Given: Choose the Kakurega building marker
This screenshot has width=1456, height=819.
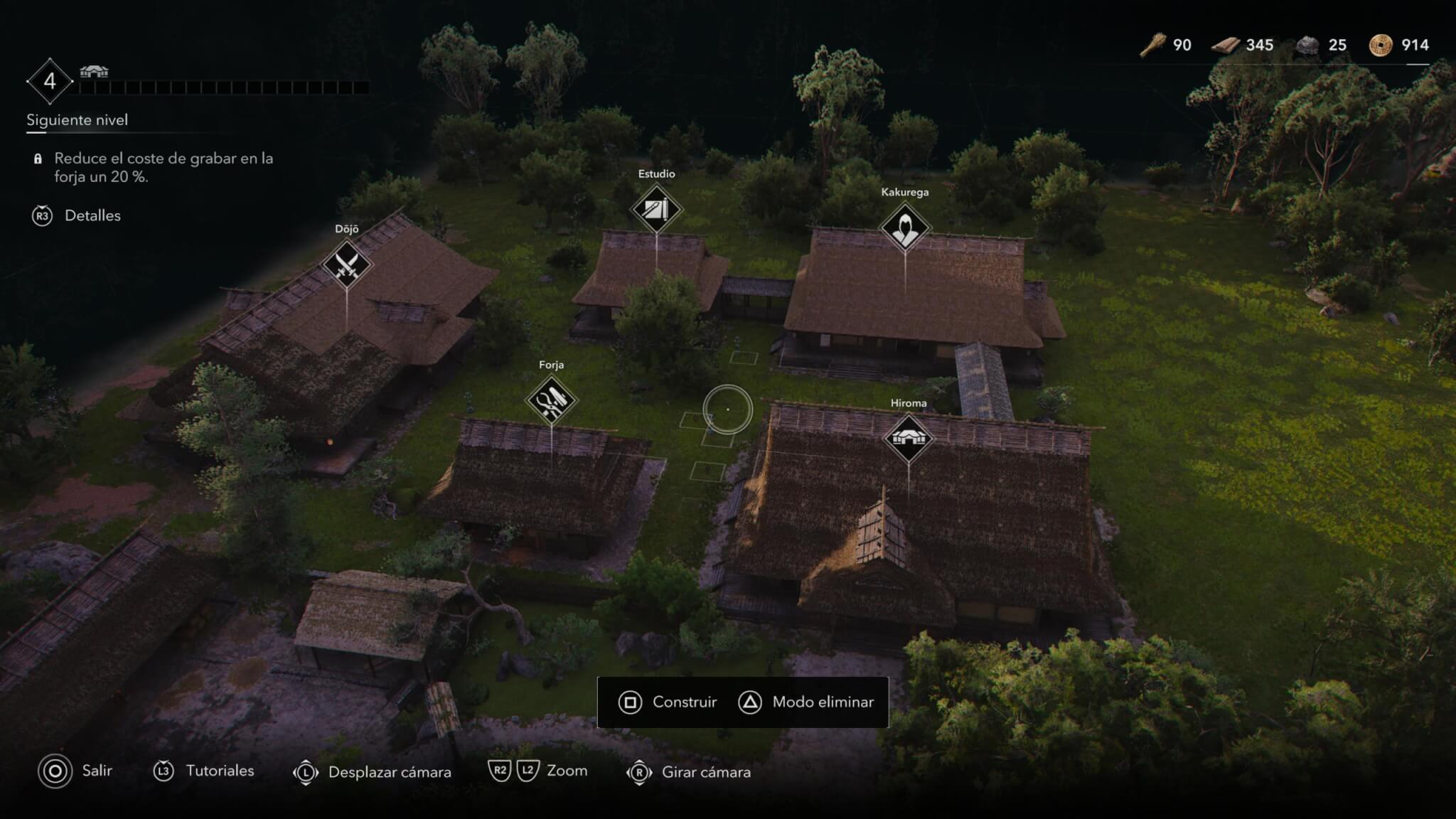Looking at the screenshot, I should click(905, 228).
